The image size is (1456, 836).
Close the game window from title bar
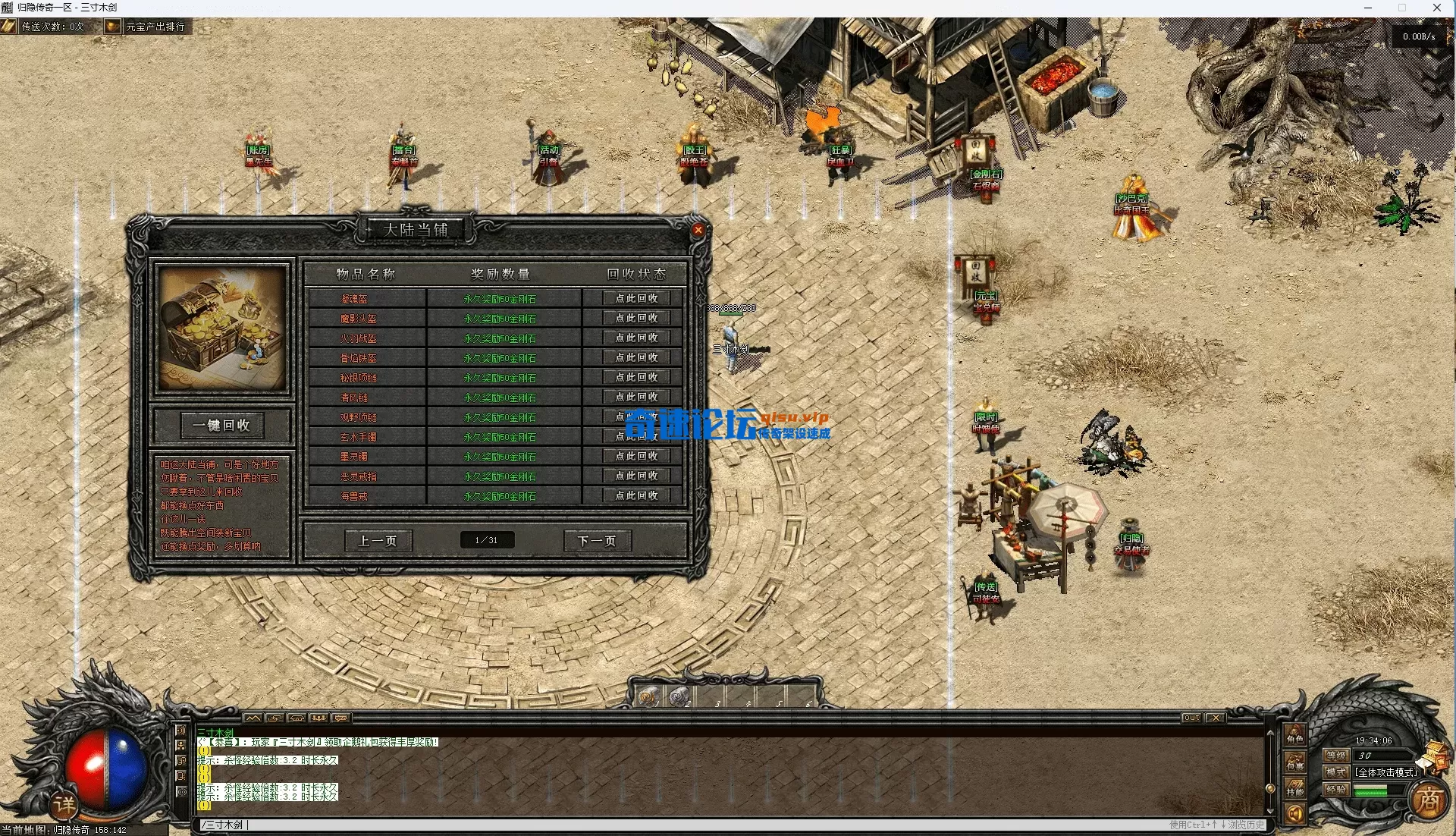point(1436,8)
